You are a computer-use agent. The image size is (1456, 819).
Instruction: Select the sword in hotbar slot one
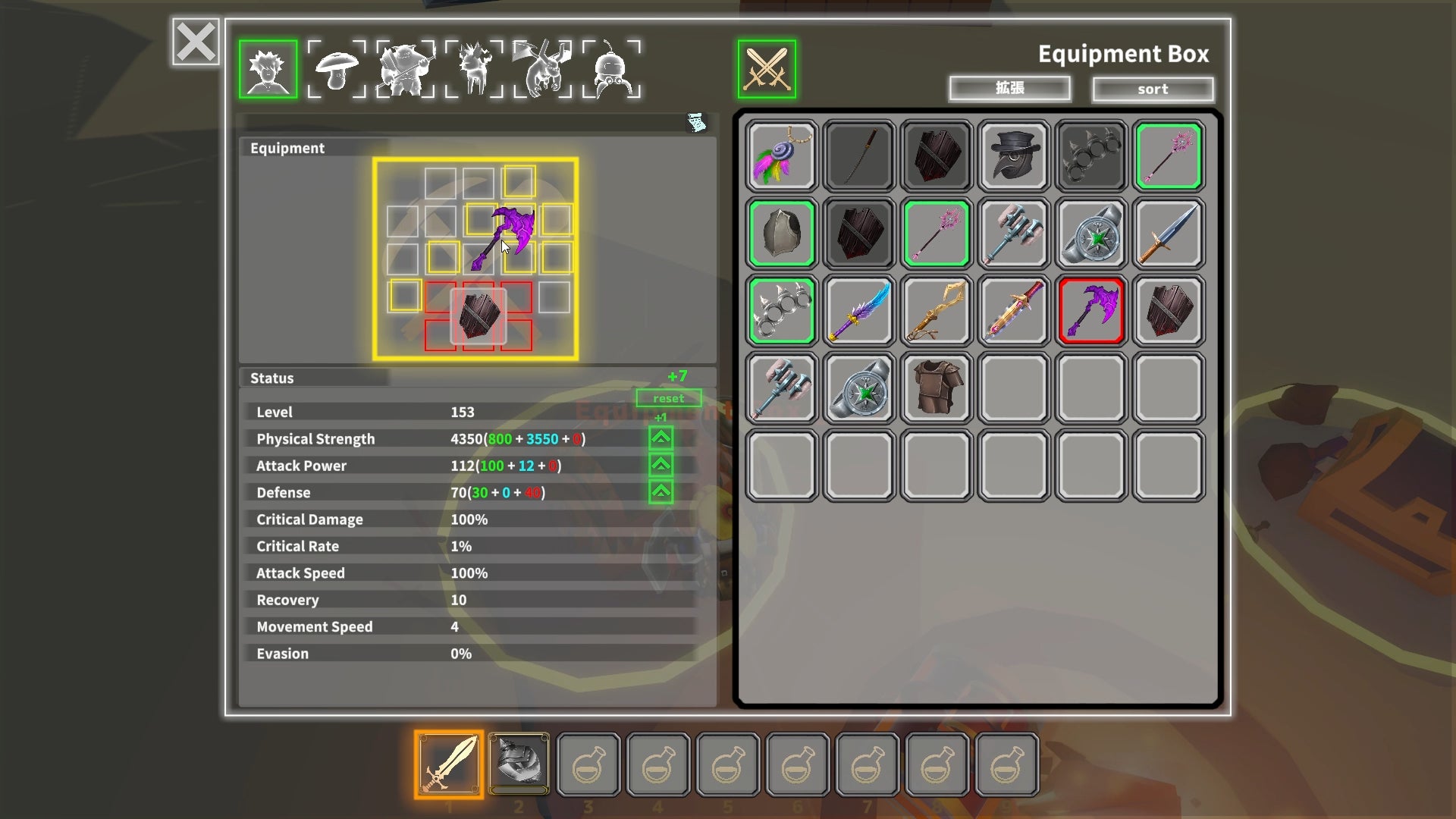(x=449, y=764)
